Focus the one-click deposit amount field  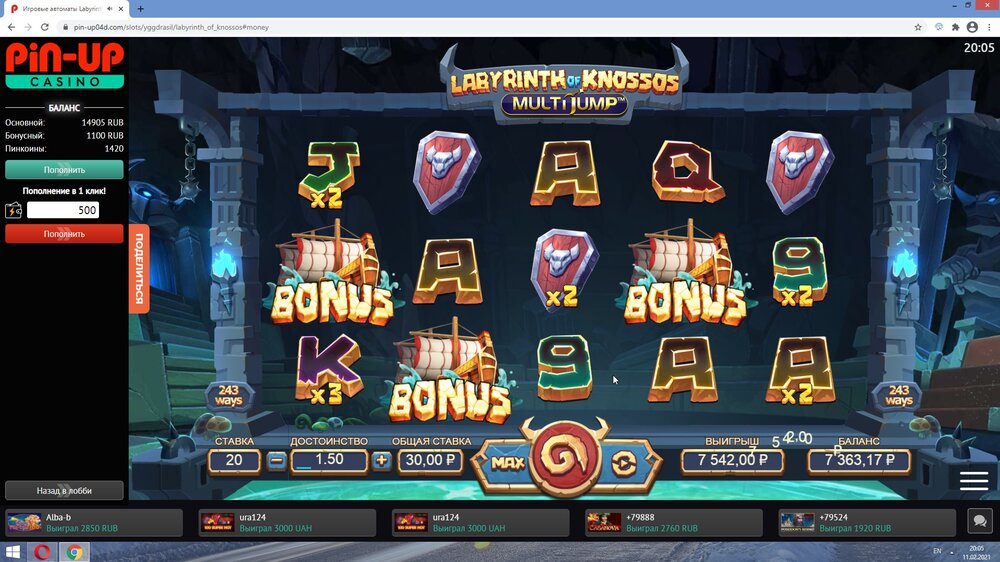pyautogui.click(x=63, y=210)
